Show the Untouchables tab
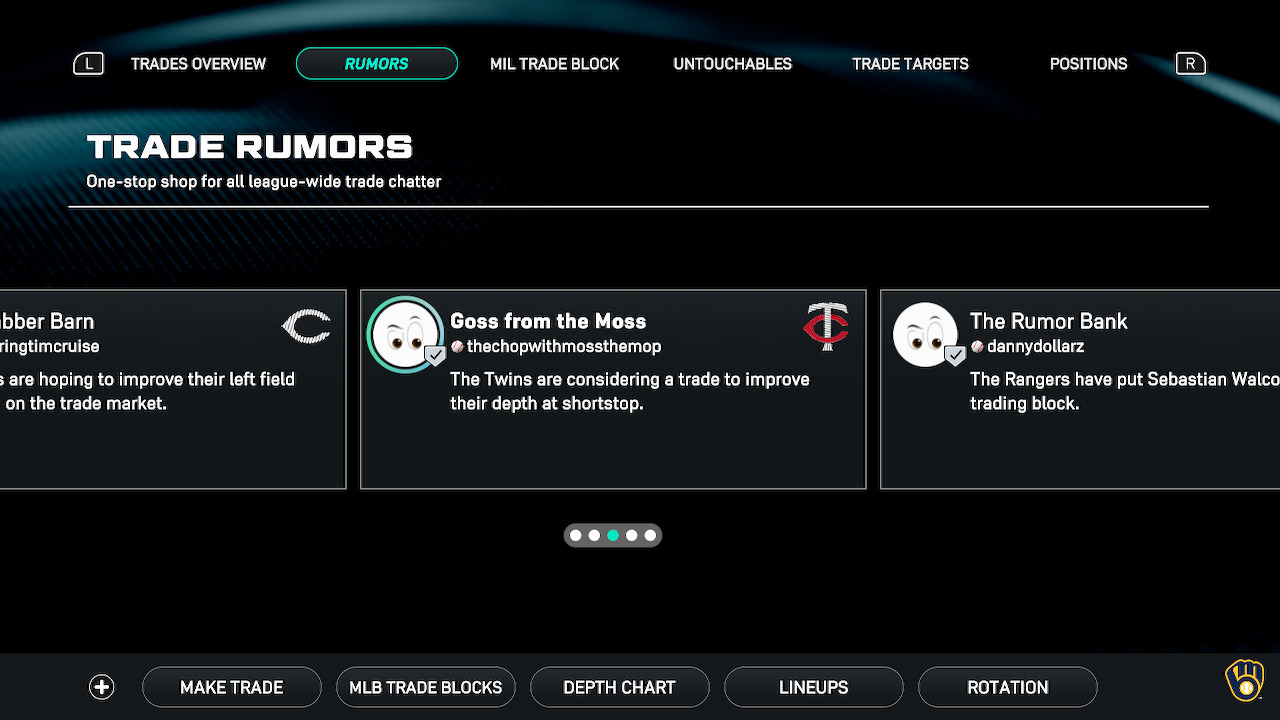Screen dimensions: 1280x720 (x=732, y=64)
